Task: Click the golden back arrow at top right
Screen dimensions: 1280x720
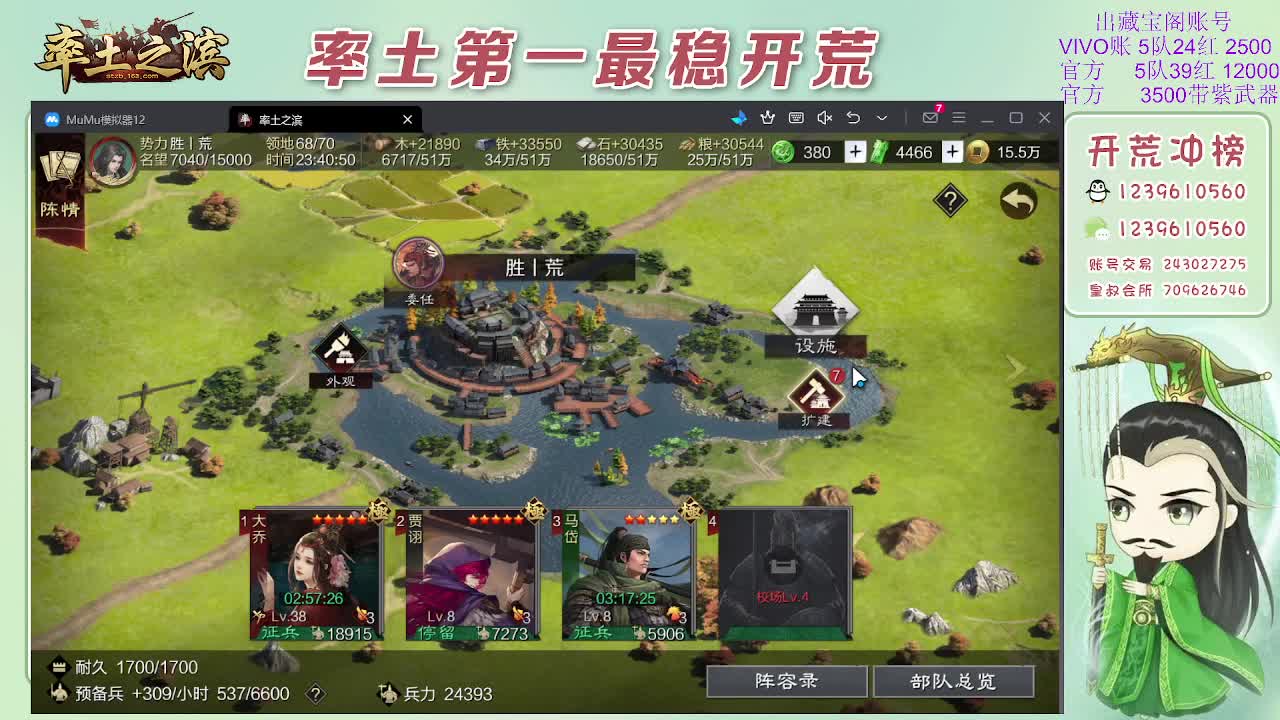Action: click(1016, 201)
